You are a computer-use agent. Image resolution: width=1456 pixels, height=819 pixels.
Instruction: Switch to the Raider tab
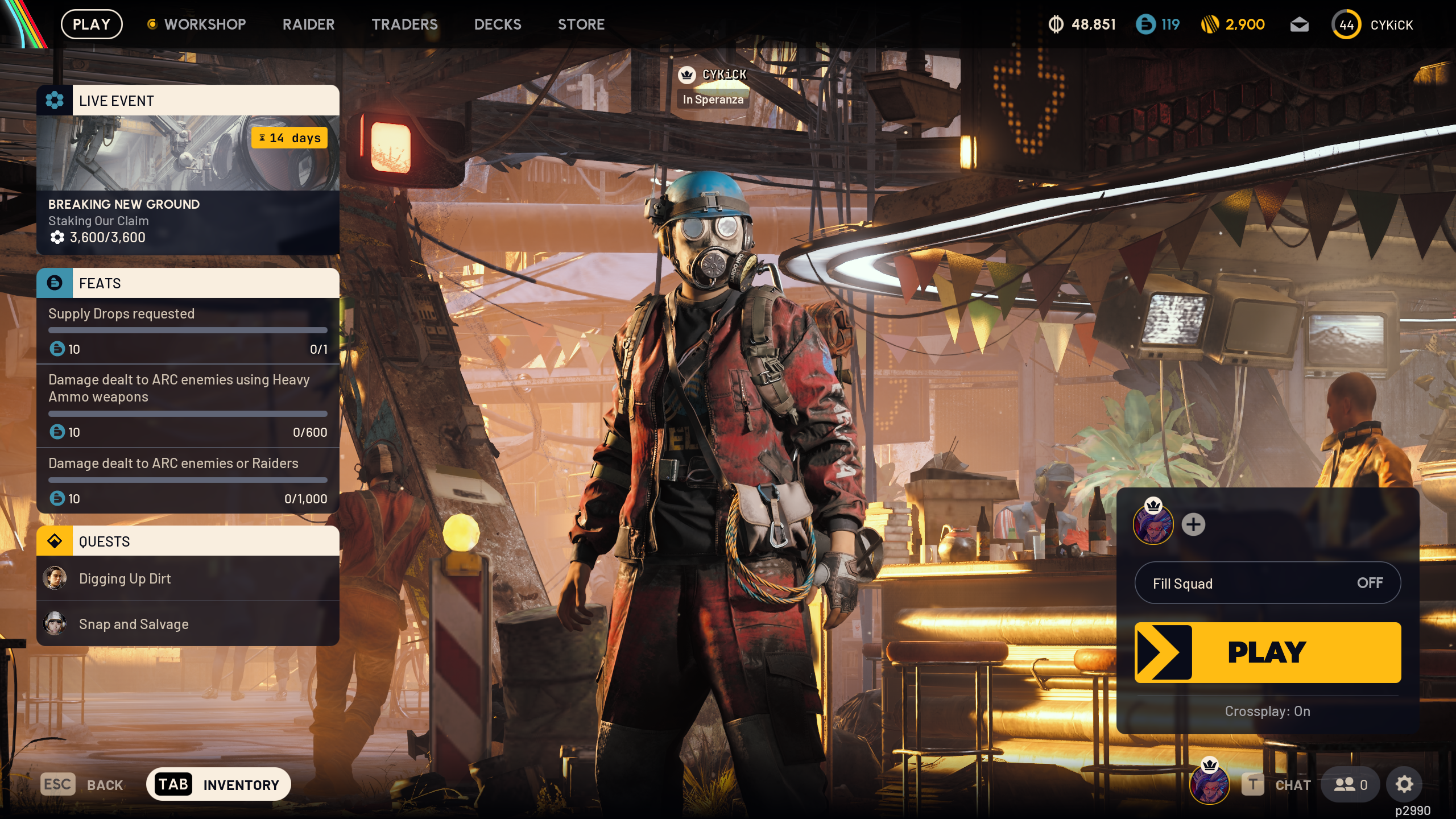[x=308, y=24]
